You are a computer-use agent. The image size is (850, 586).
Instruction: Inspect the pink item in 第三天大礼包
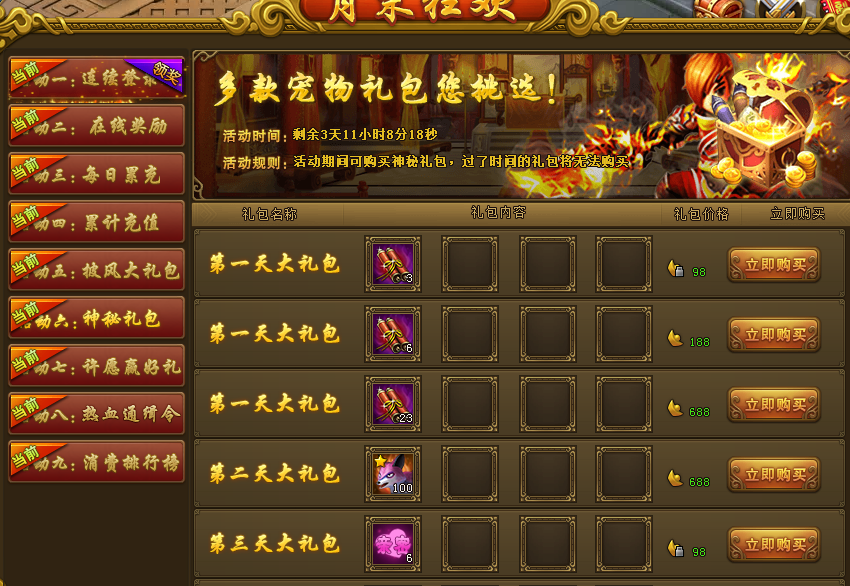pyautogui.click(x=393, y=544)
